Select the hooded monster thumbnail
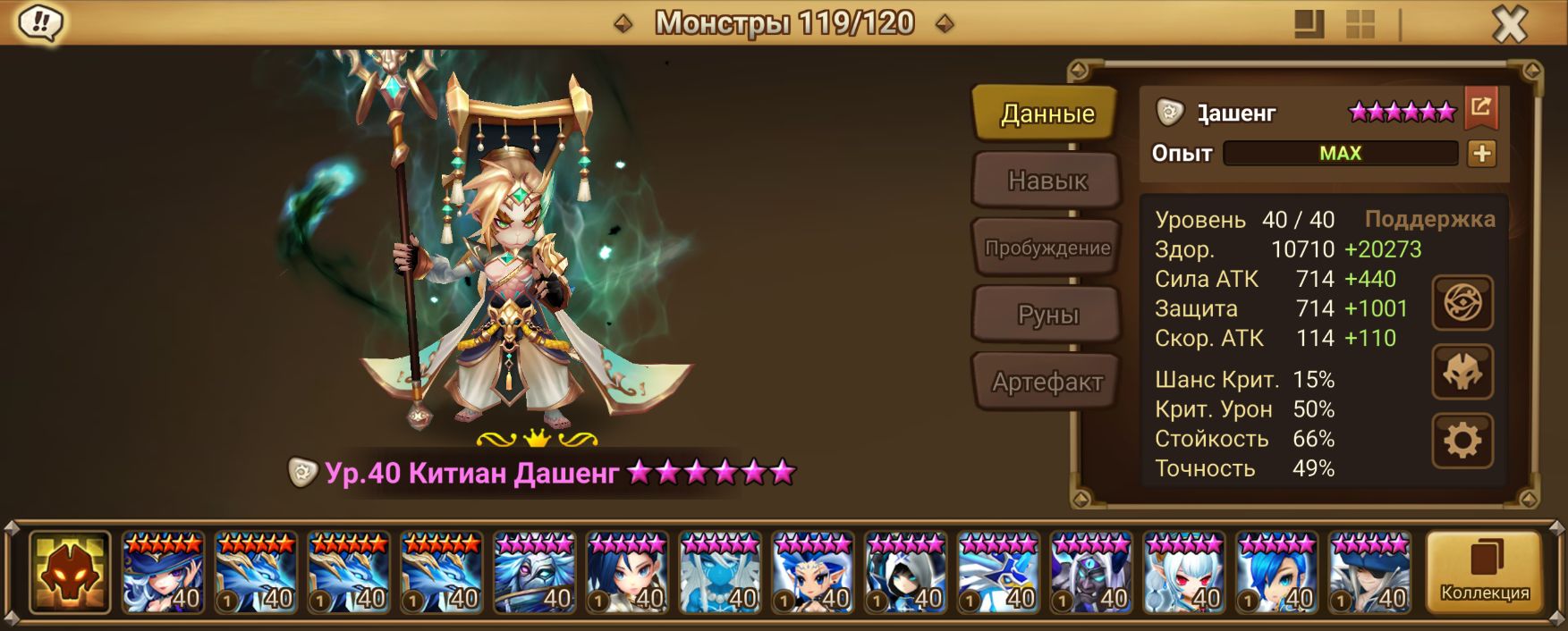 [905, 573]
